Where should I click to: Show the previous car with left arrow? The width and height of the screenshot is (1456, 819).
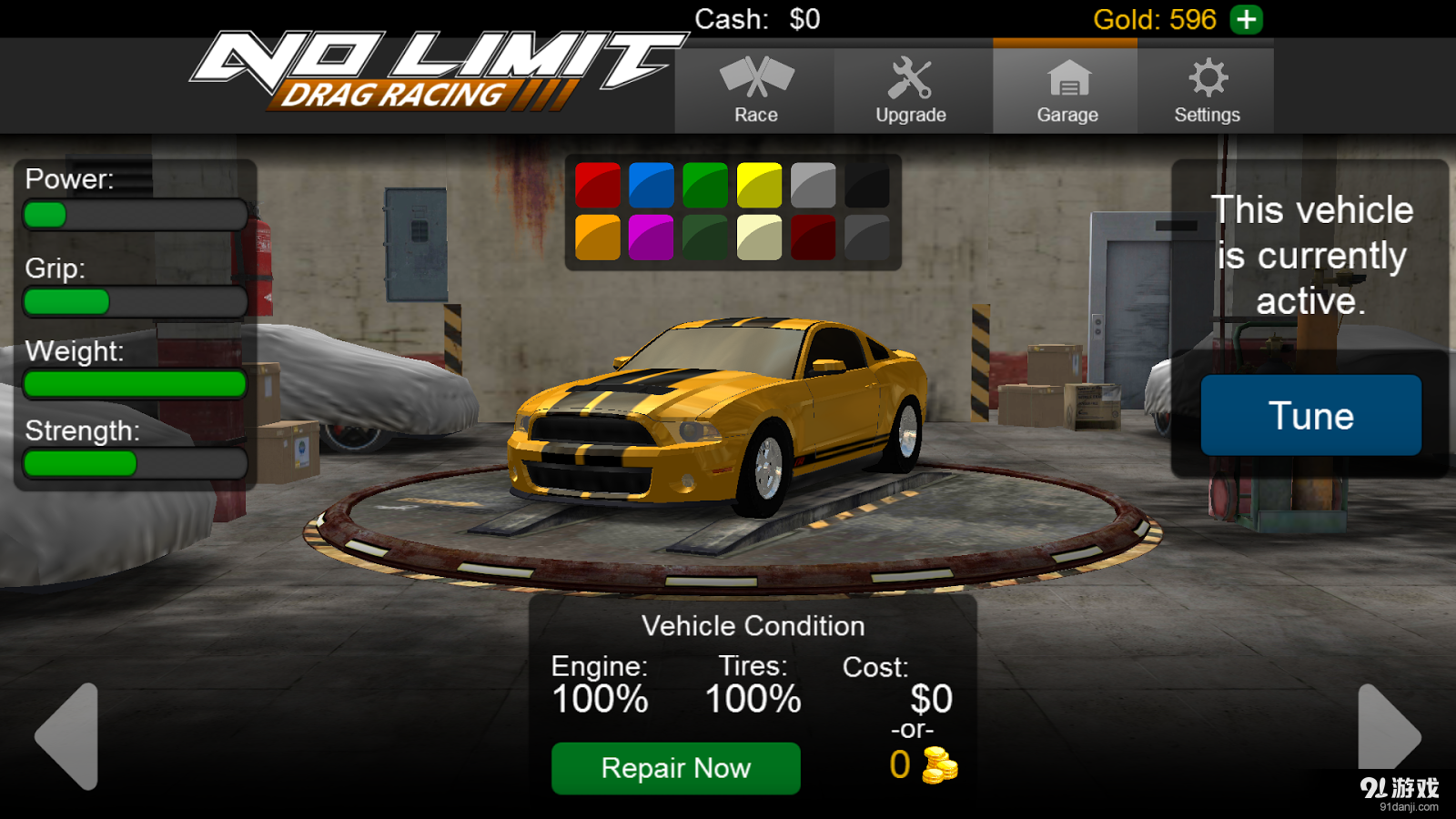coord(68,735)
